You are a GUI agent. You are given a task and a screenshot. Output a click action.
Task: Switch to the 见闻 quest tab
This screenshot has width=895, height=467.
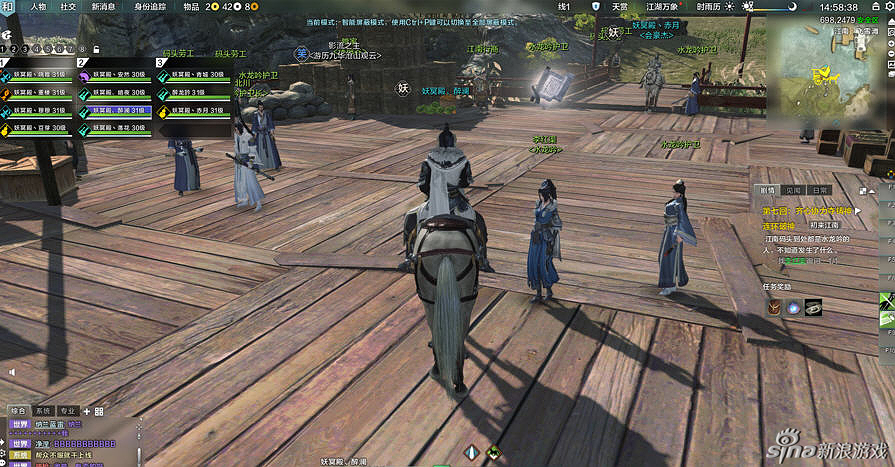pos(794,190)
